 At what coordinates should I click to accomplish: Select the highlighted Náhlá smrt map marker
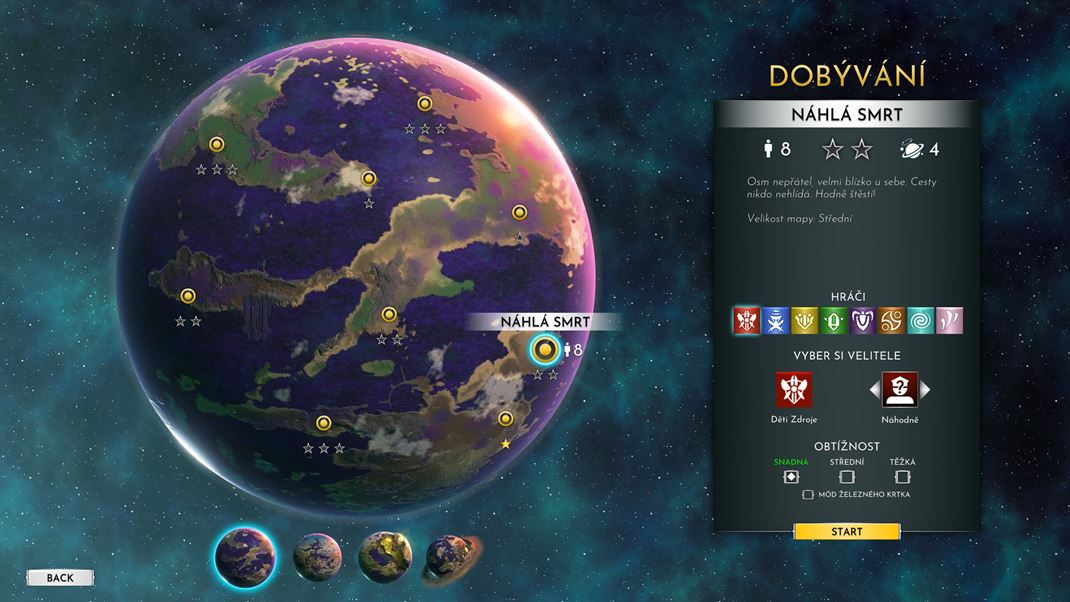(x=544, y=349)
